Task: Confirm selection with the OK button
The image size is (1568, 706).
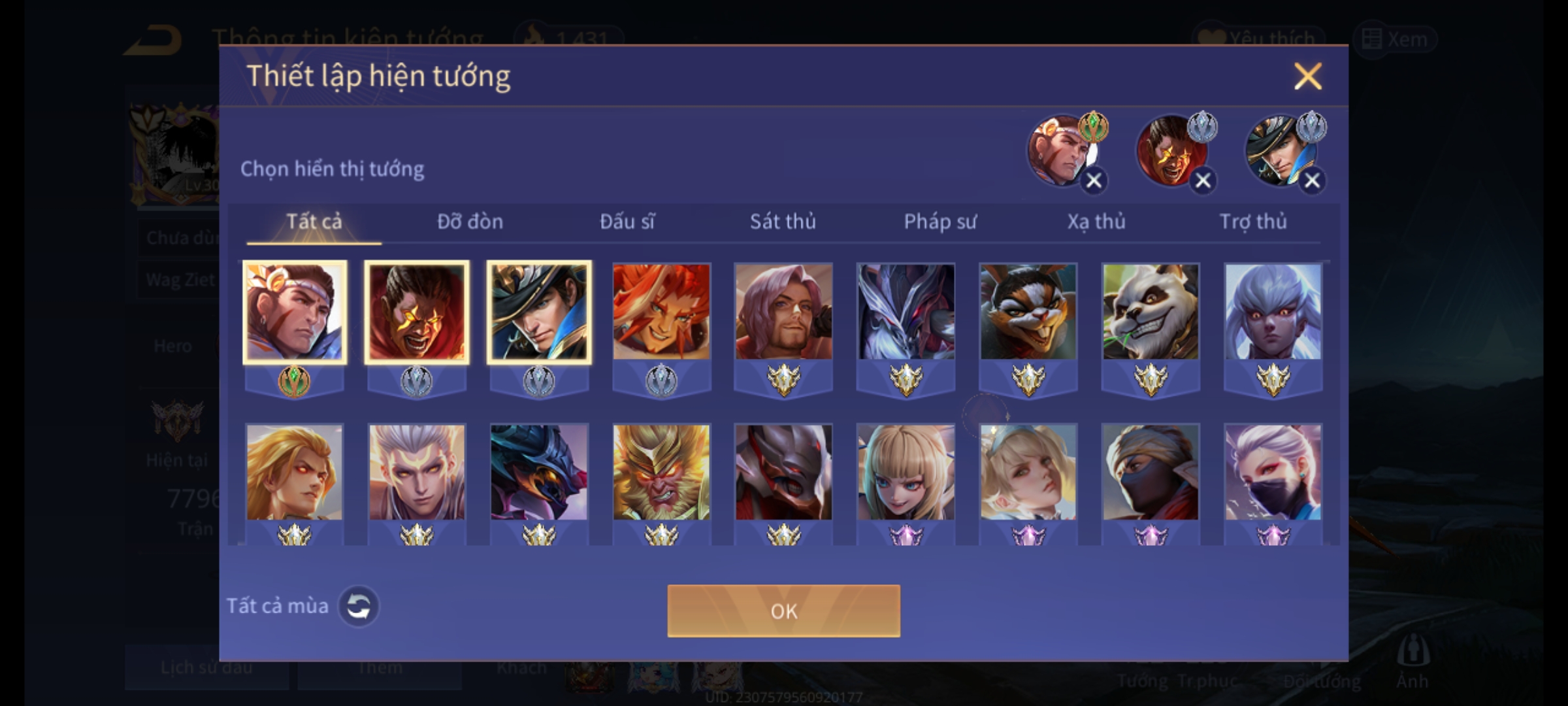Action: (x=783, y=611)
